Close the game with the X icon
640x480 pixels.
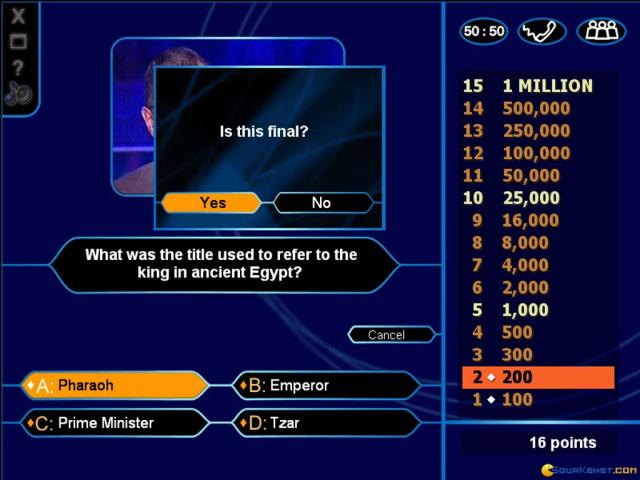[19, 16]
